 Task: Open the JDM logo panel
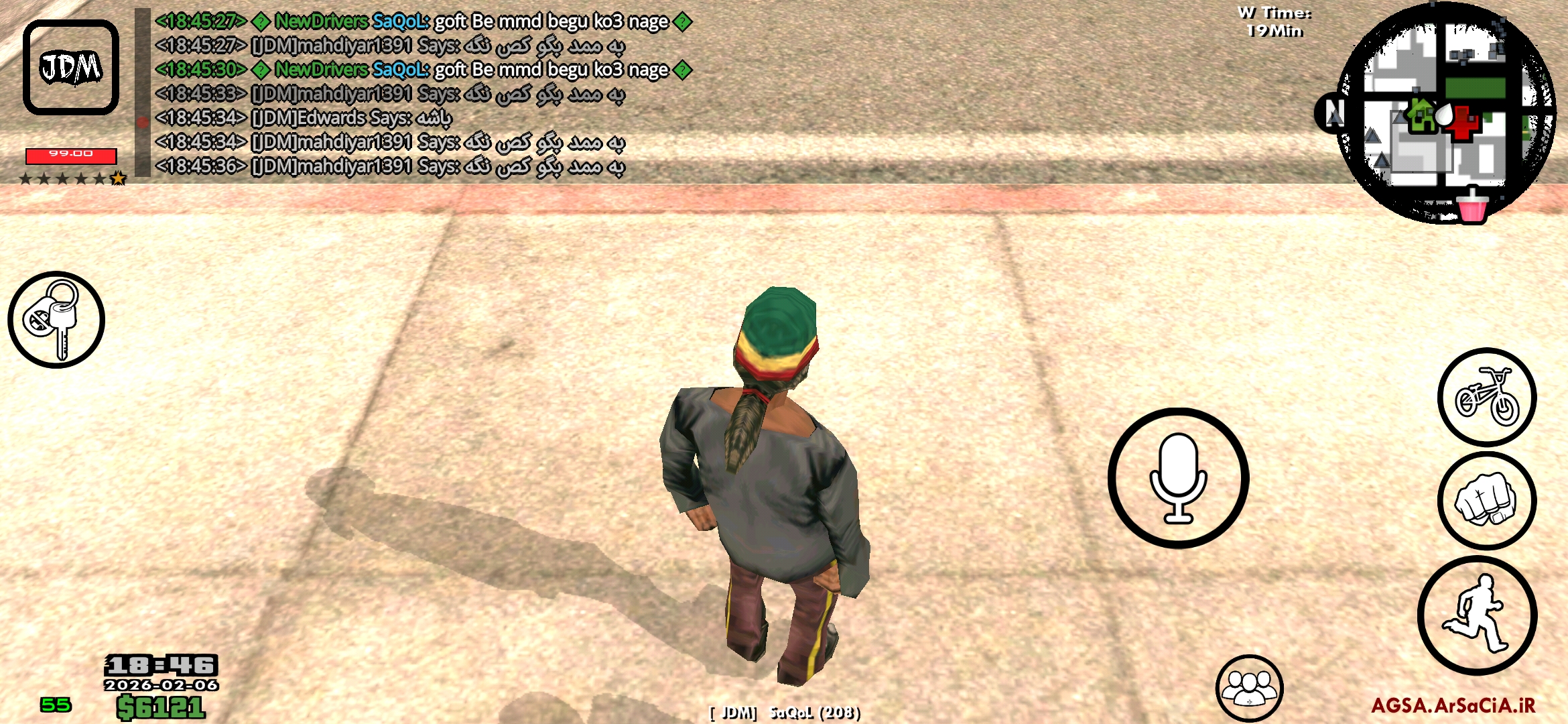pos(70,67)
